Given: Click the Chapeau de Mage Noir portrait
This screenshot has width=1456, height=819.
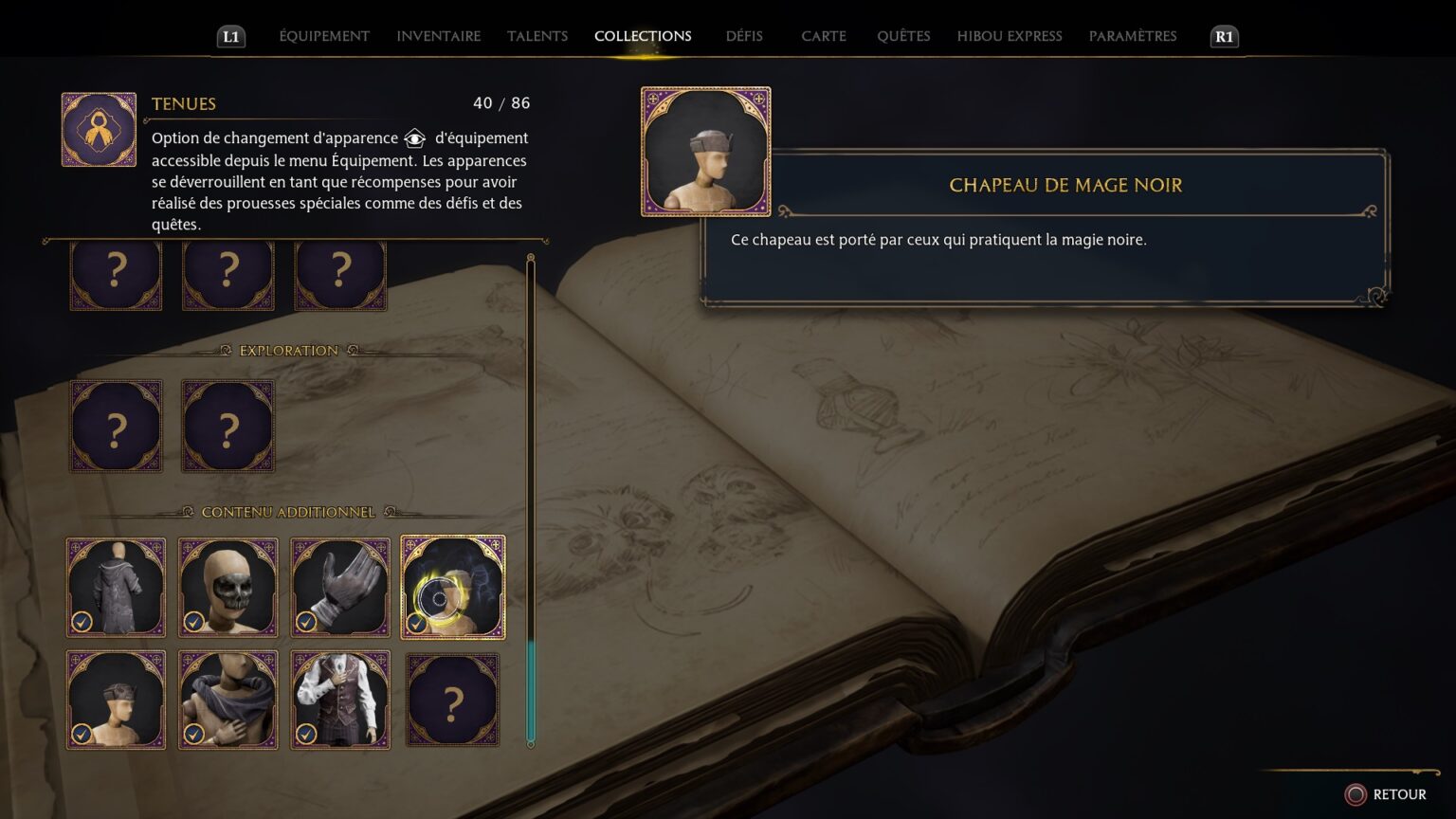Looking at the screenshot, I should click(x=705, y=152).
